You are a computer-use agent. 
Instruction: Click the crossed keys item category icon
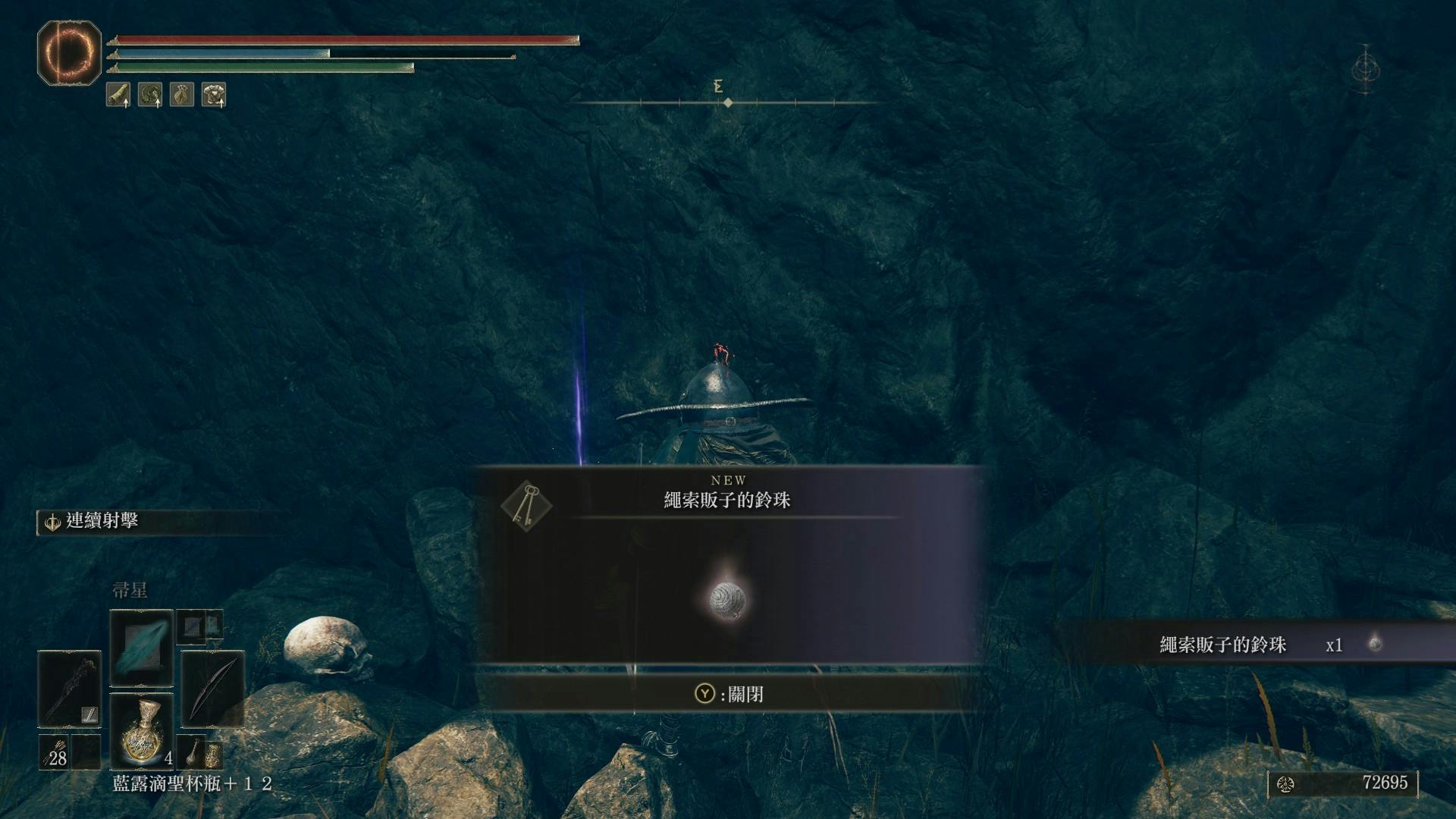point(526,504)
